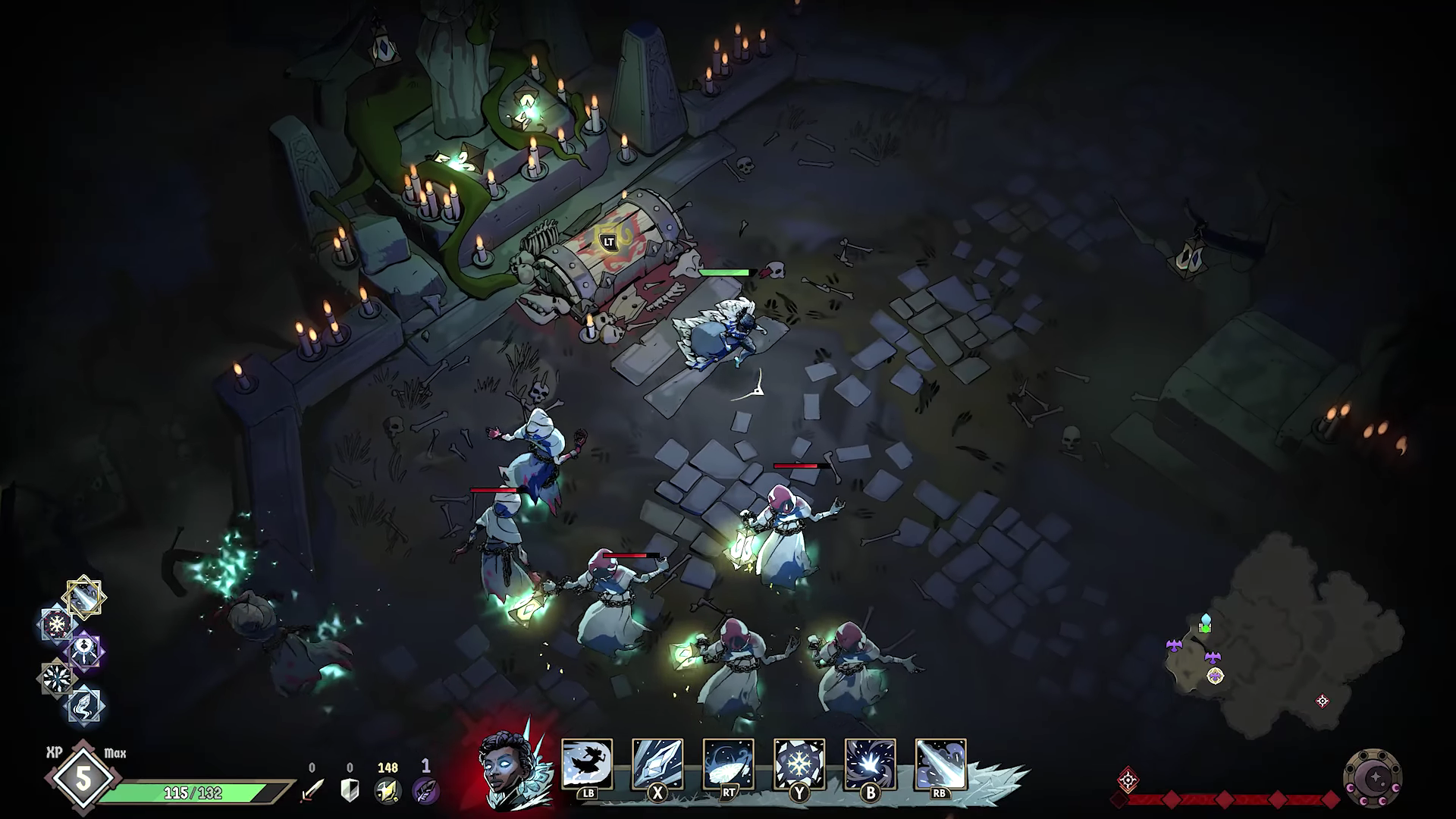Viewport: 1456px width, 819px height.
Task: Select the ice petal ring upgrade icon
Action: (x=58, y=677)
